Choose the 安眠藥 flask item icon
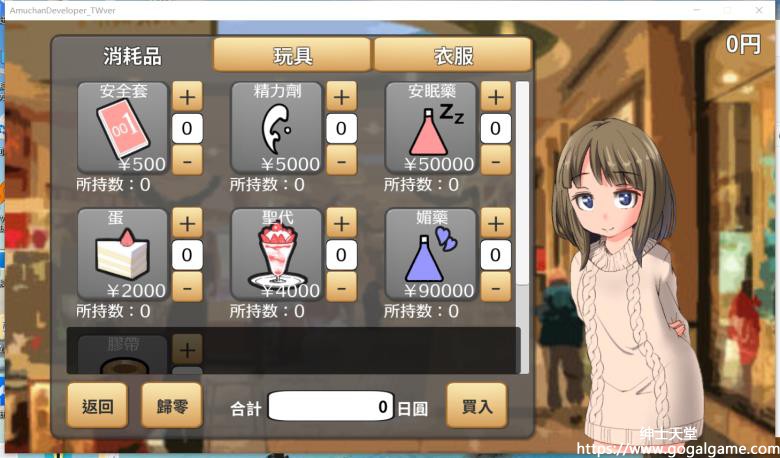Viewport: 780px width, 458px height. click(x=431, y=128)
